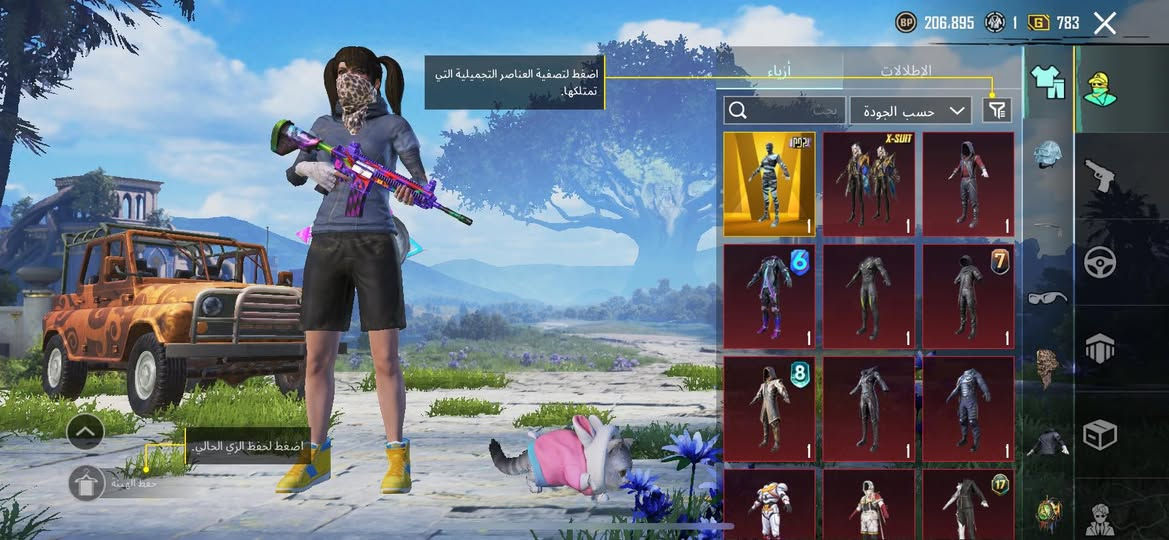Select the outfit with orange level 7 badge
This screenshot has height=540, width=1169.
tap(967, 296)
